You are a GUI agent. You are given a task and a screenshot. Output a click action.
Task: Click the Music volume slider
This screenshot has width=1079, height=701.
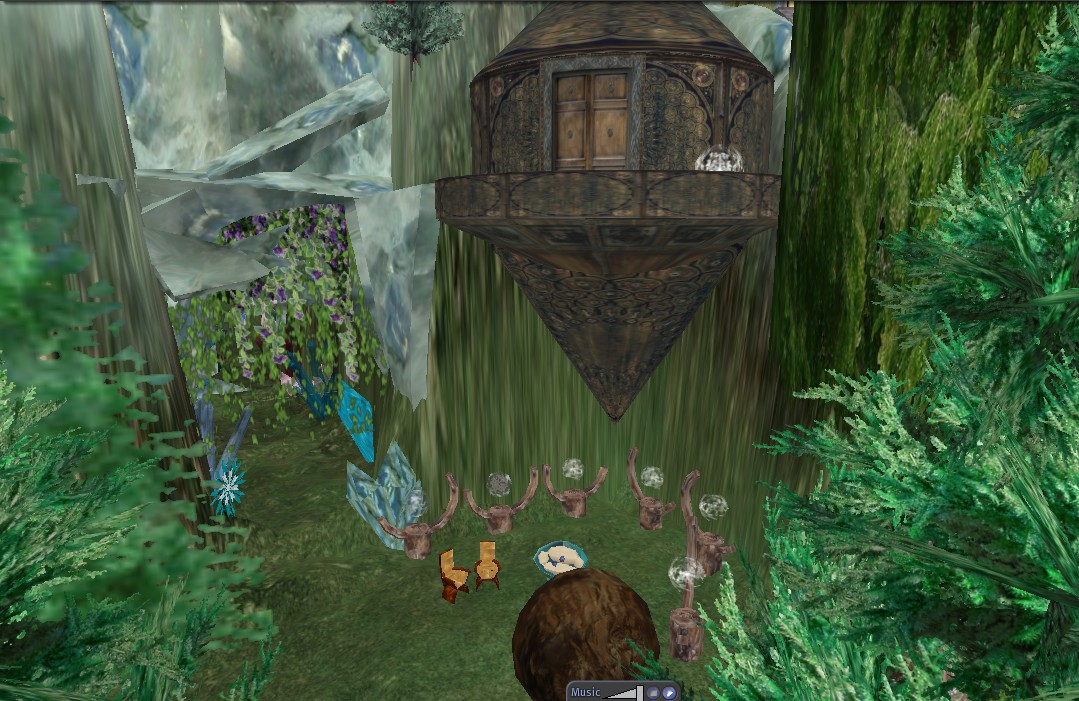(x=623, y=692)
